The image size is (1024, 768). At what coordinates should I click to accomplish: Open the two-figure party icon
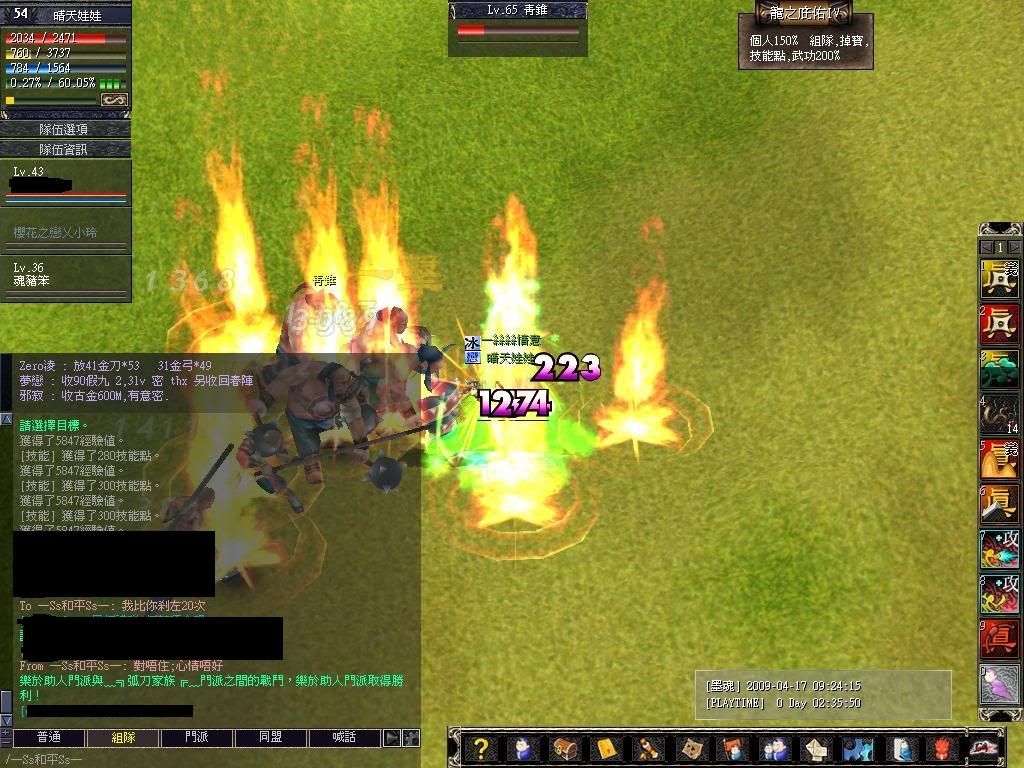click(x=773, y=748)
